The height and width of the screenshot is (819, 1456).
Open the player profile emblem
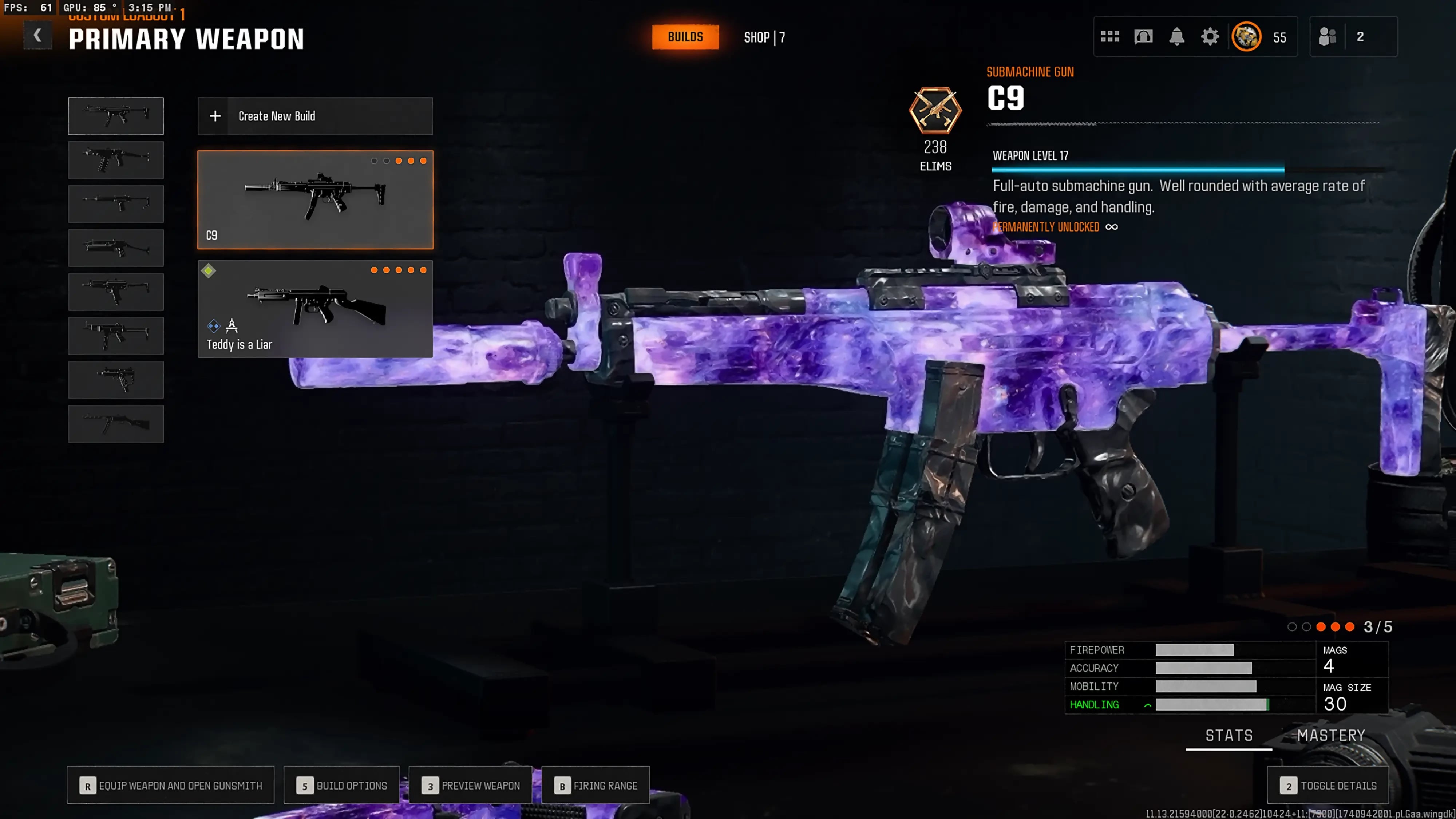point(1246,37)
